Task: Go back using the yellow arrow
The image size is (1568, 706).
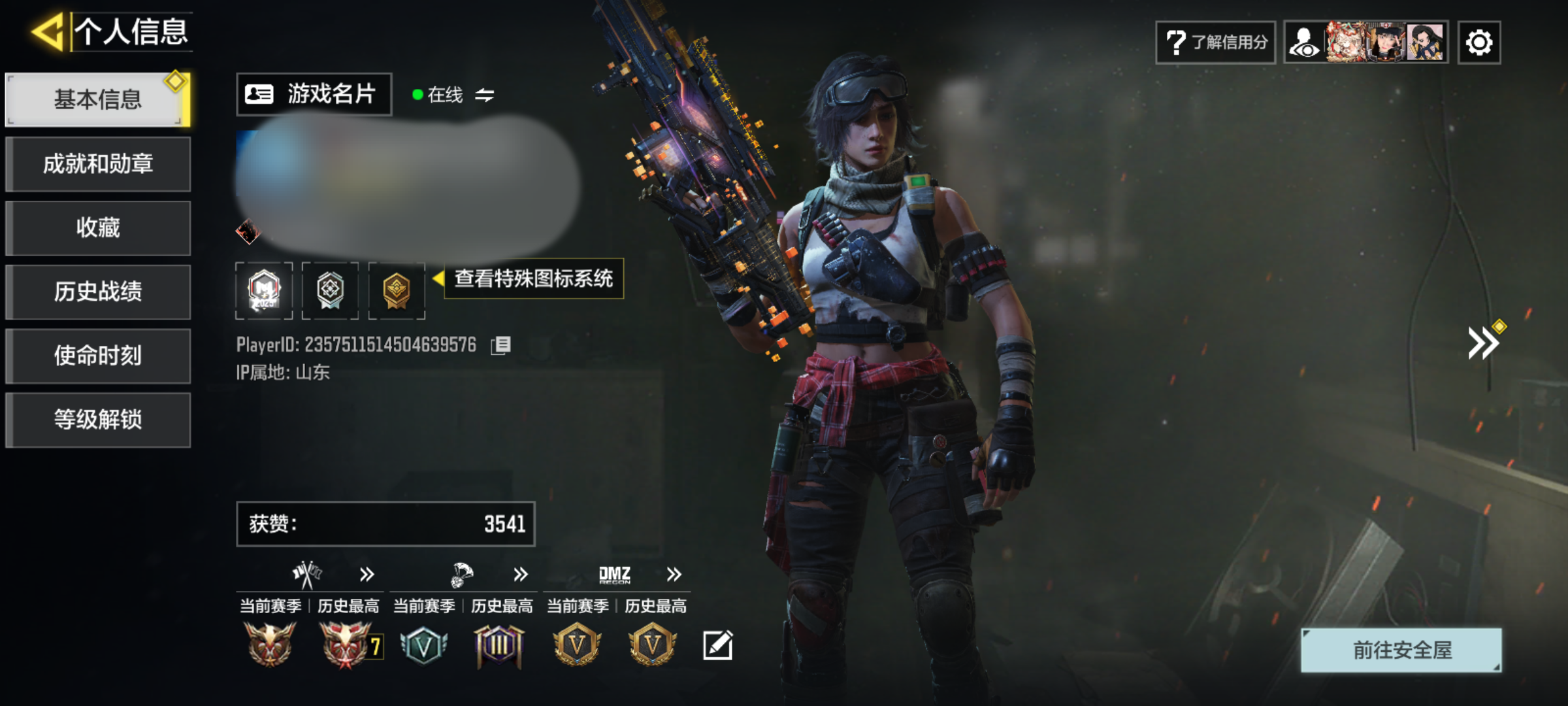Action: coord(48,31)
